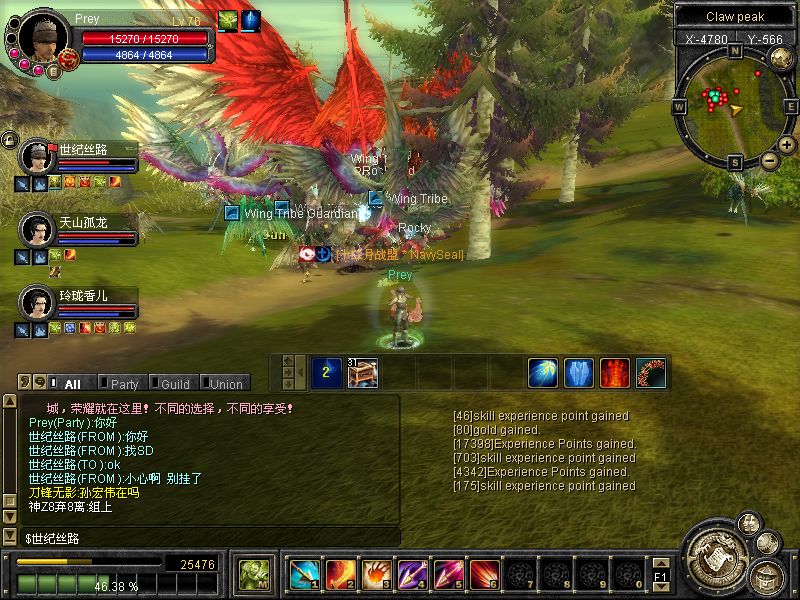This screenshot has width=800, height=600.
Task: Trigger the flaming hand skill in slot 3
Action: (x=376, y=574)
